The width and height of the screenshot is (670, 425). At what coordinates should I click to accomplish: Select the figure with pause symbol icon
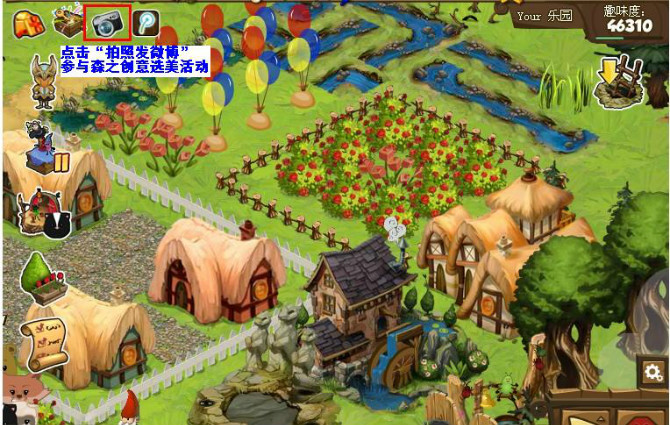point(45,148)
